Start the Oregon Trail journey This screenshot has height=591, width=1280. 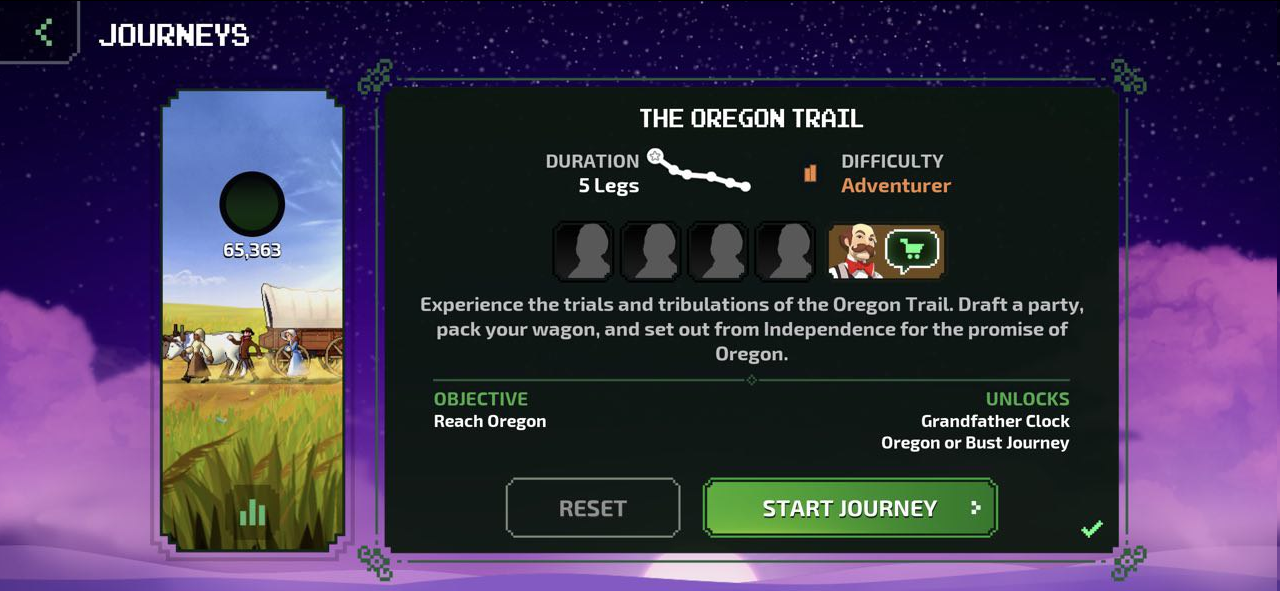[850, 508]
